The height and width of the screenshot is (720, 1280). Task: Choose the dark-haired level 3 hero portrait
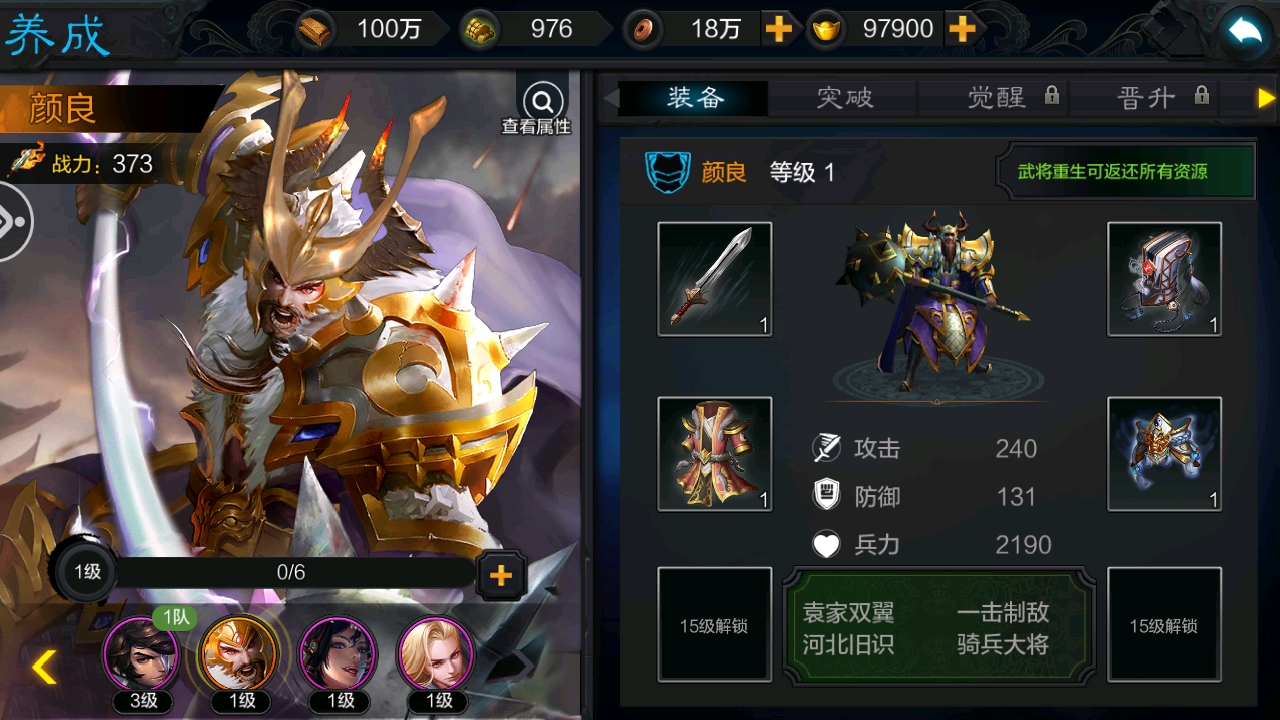pyautogui.click(x=142, y=653)
